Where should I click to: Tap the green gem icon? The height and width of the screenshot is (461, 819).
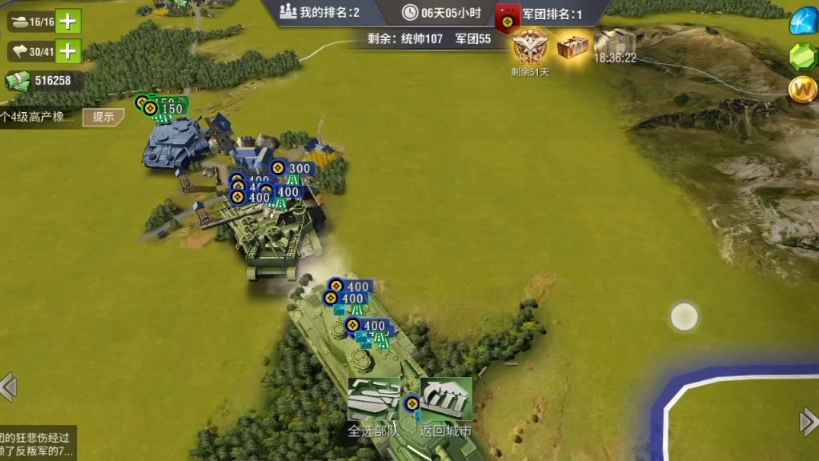pyautogui.click(x=803, y=57)
